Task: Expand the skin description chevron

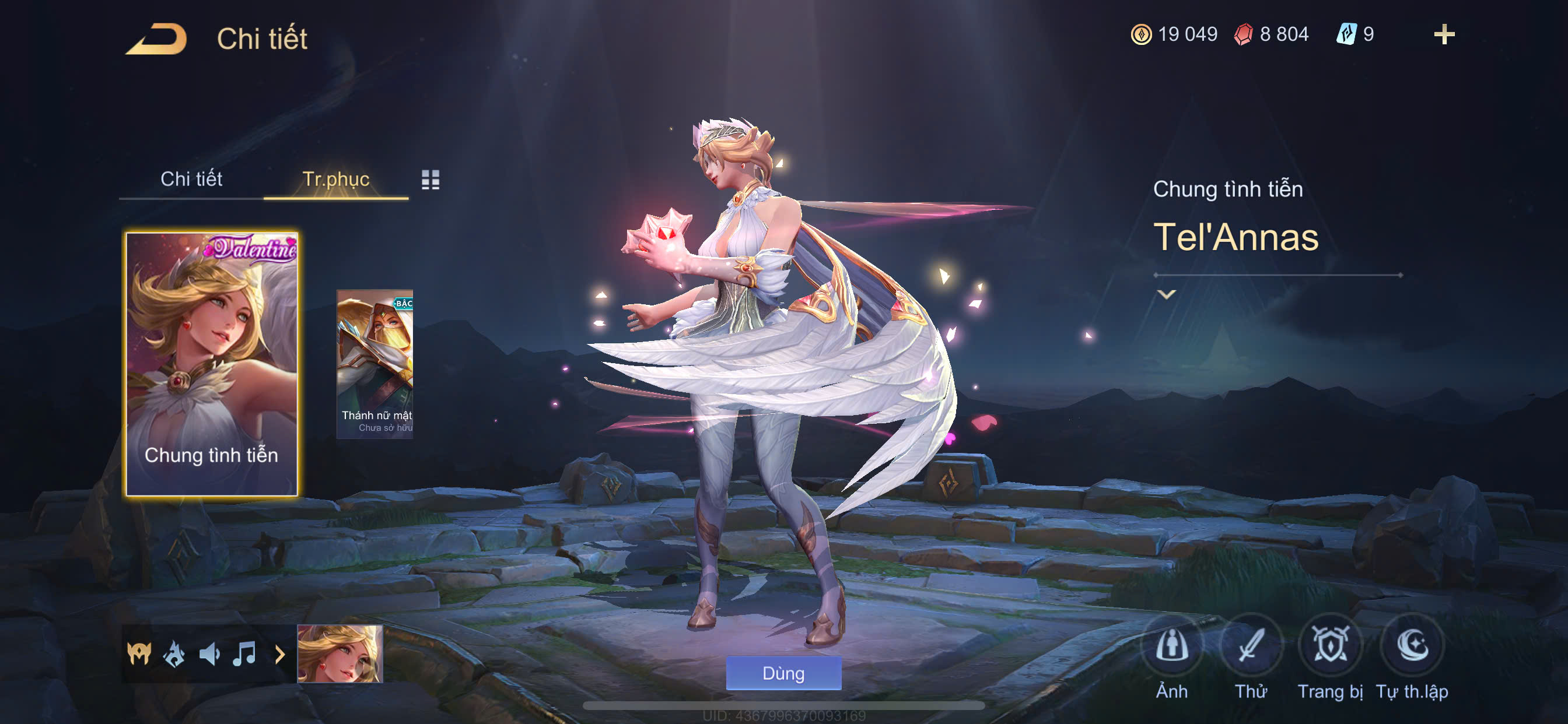Action: [x=1165, y=294]
